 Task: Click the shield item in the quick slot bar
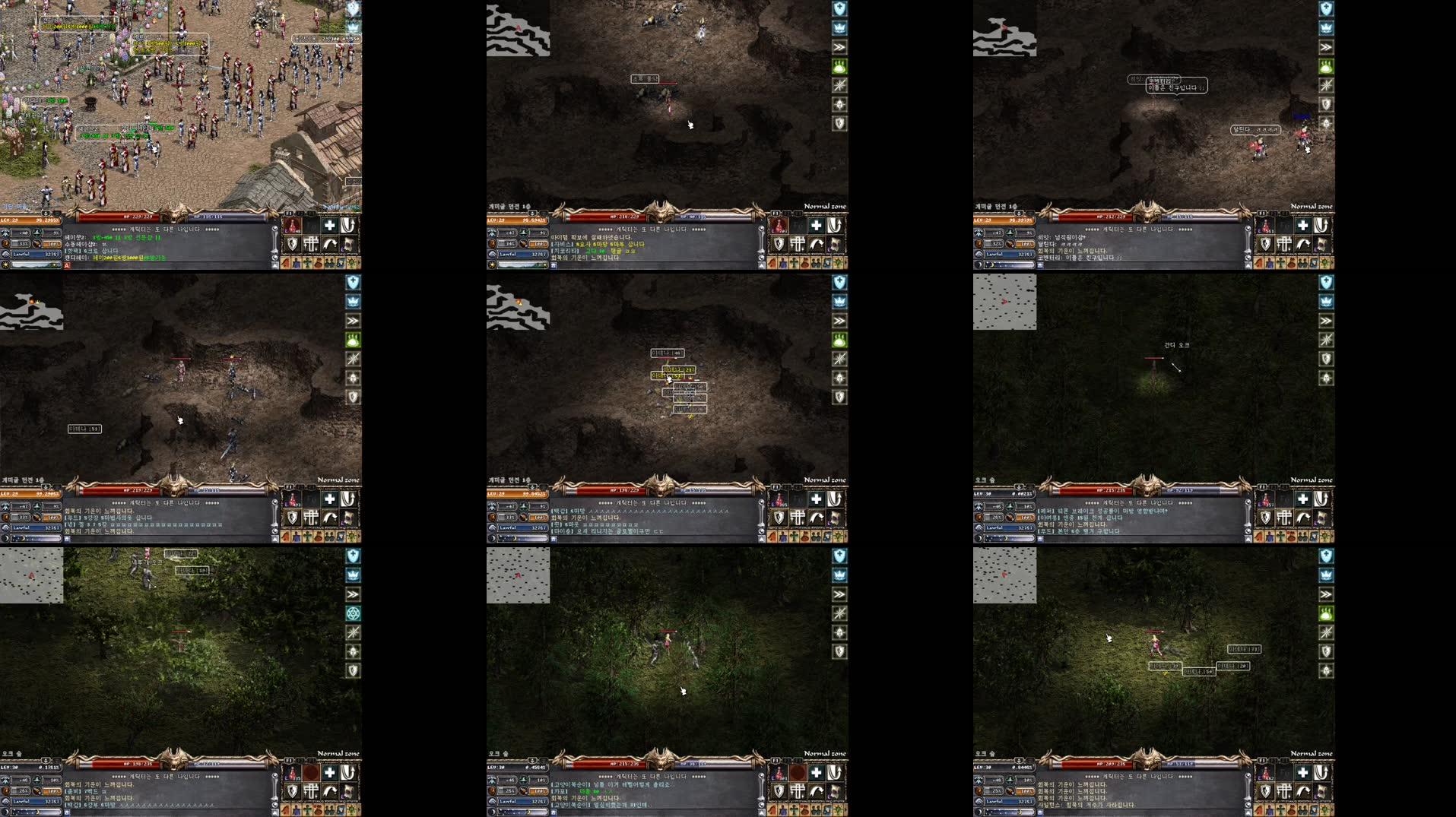pos(292,244)
